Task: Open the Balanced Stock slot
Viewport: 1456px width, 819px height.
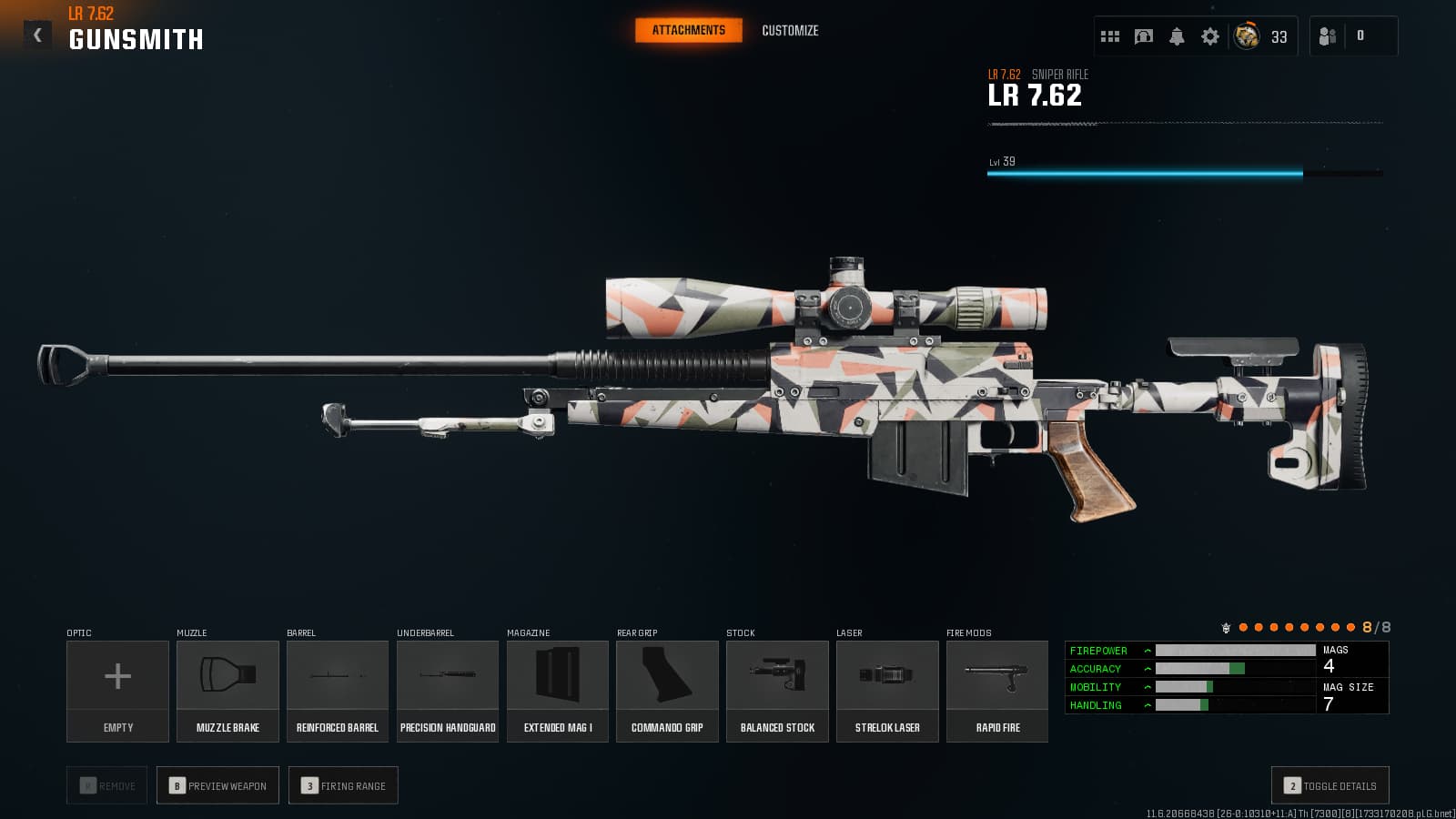Action: 777,691
